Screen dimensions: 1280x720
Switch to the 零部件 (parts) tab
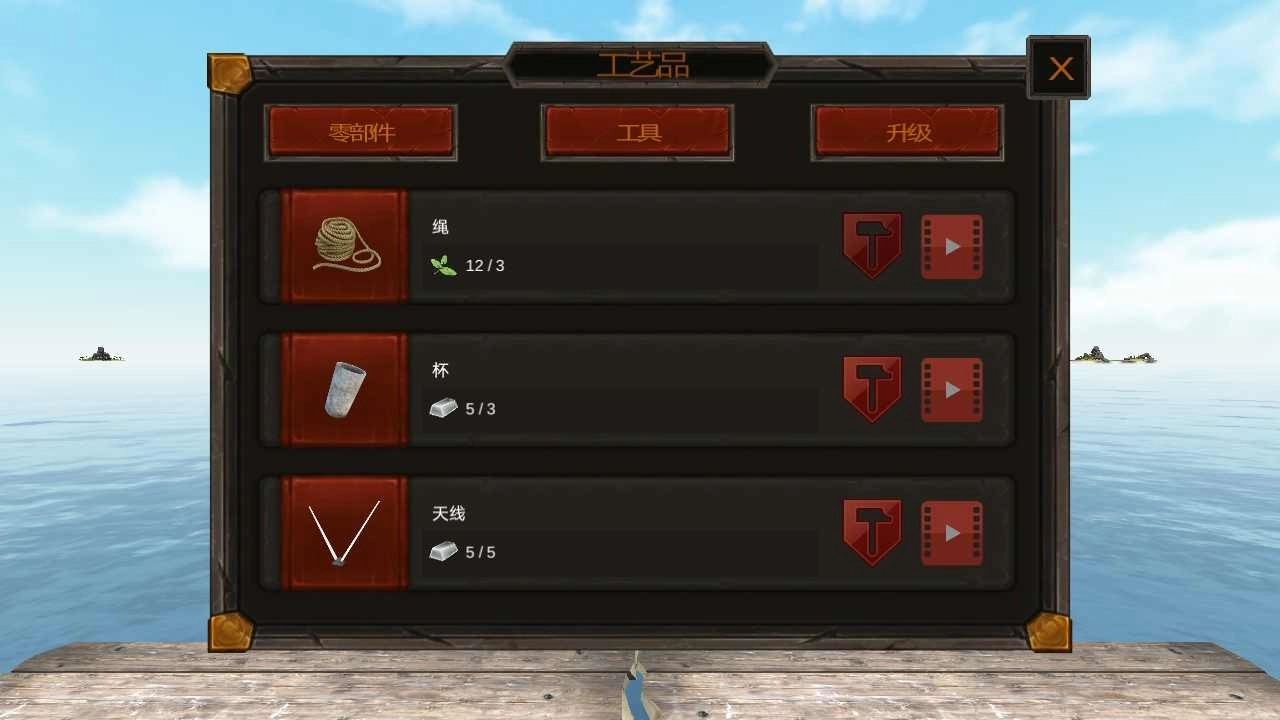click(360, 131)
